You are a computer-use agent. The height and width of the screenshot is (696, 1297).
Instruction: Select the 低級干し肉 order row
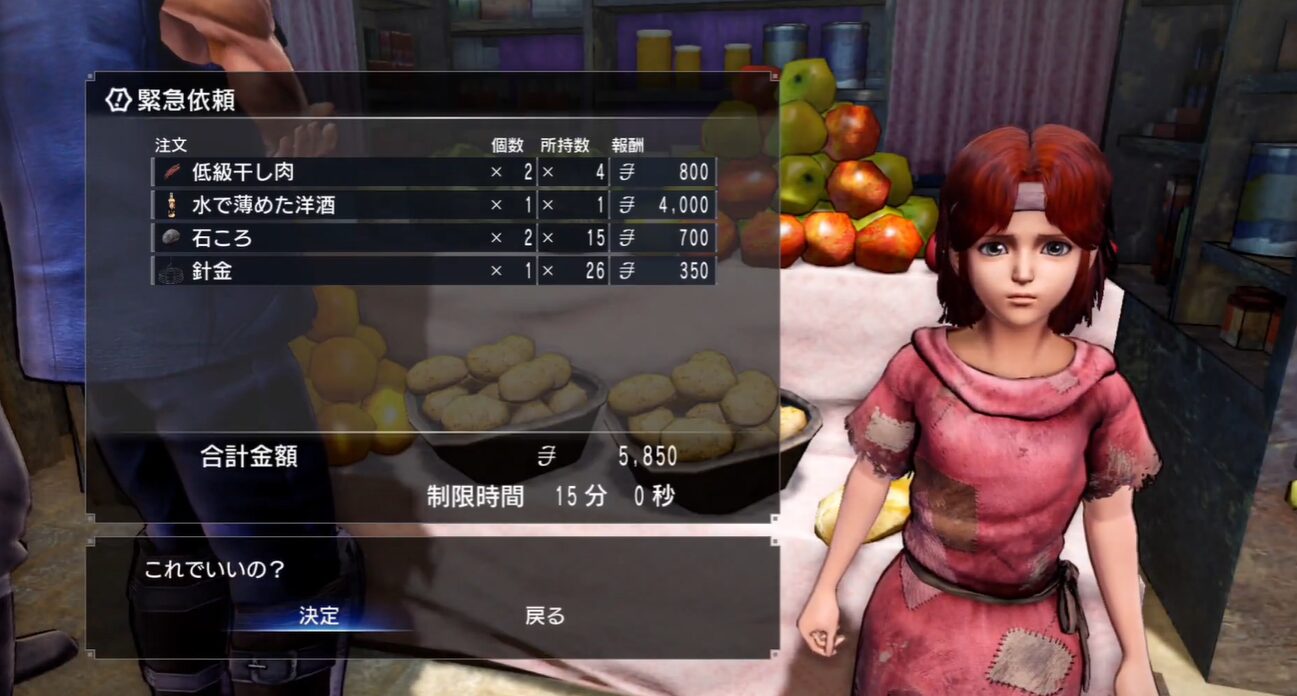pos(433,172)
